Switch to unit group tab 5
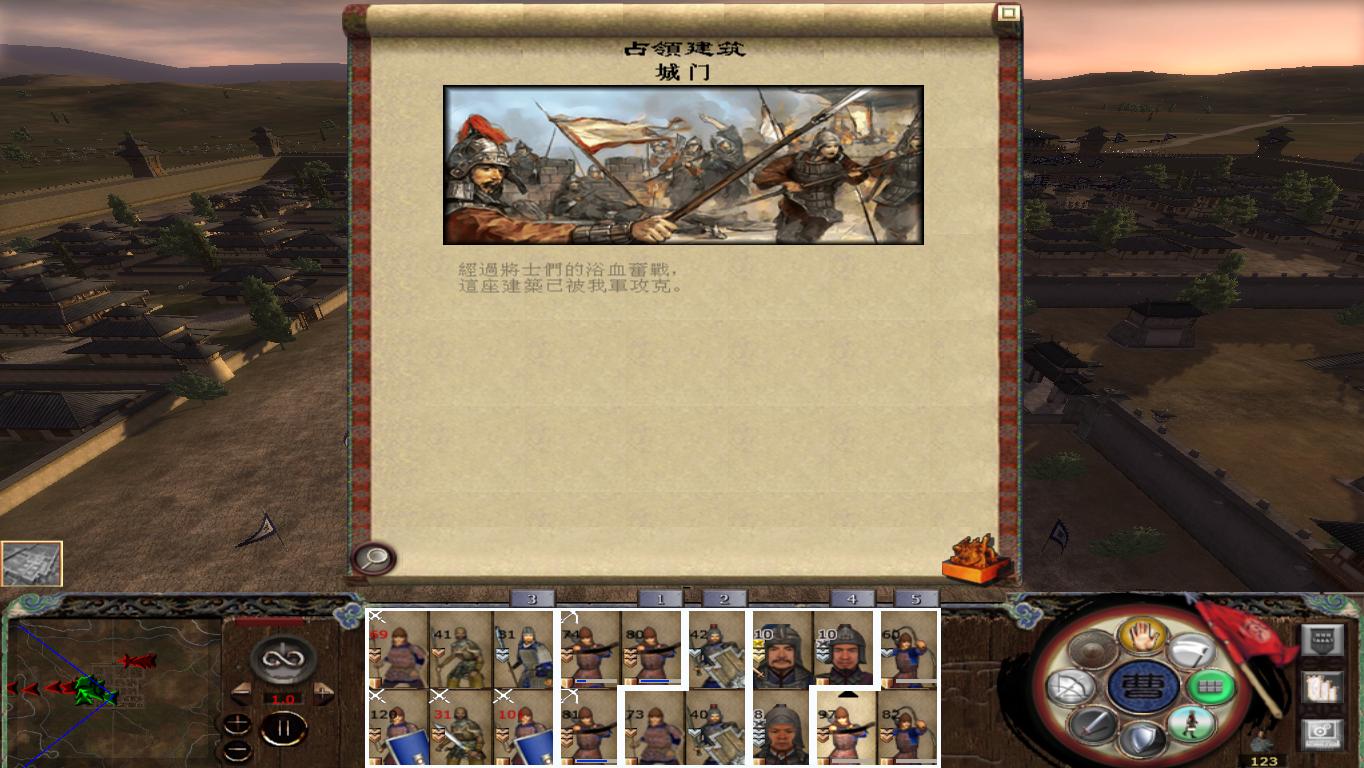Image resolution: width=1364 pixels, height=768 pixels. tap(915, 597)
